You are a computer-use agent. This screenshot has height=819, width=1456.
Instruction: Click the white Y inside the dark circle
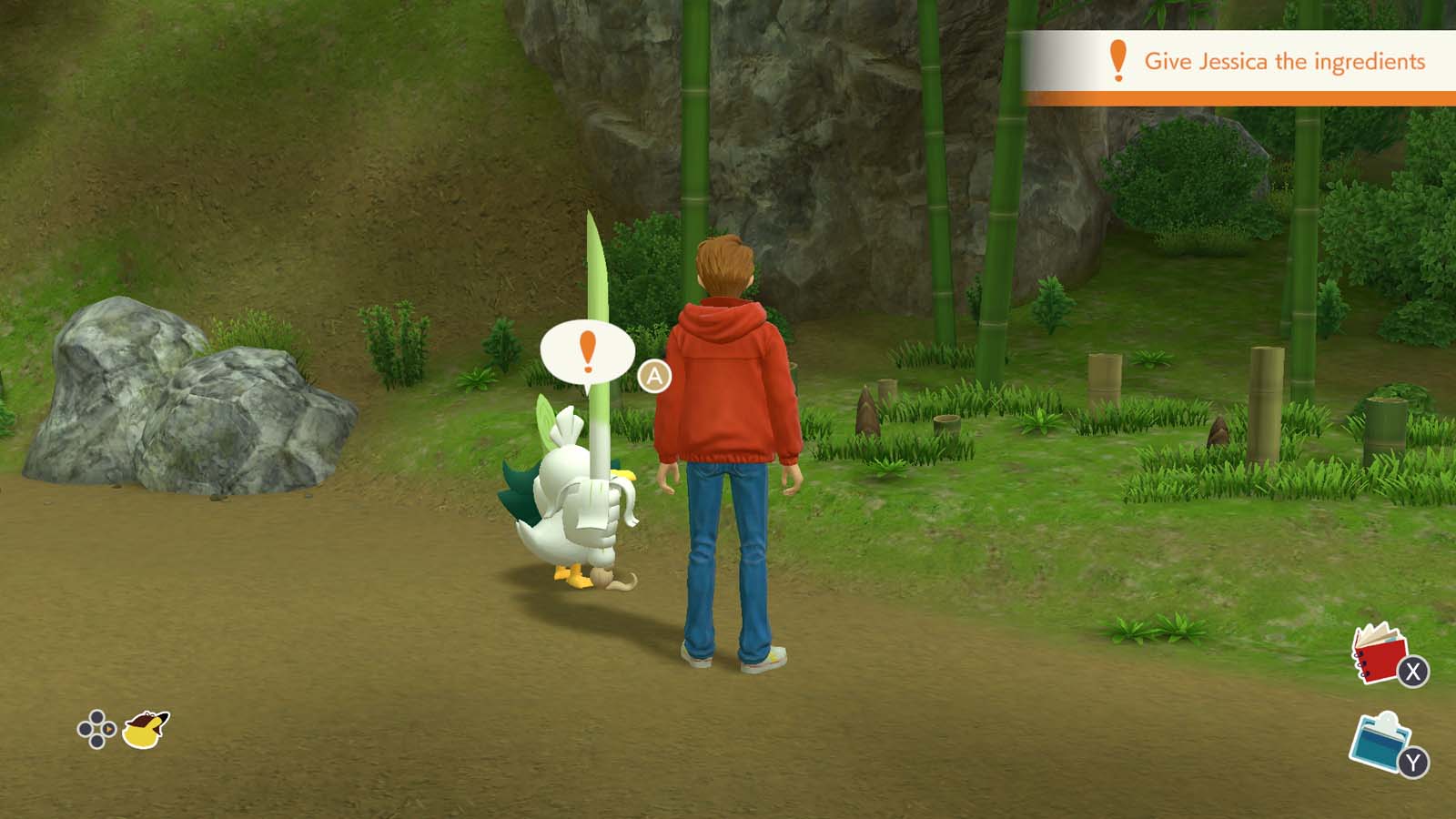(x=1413, y=762)
